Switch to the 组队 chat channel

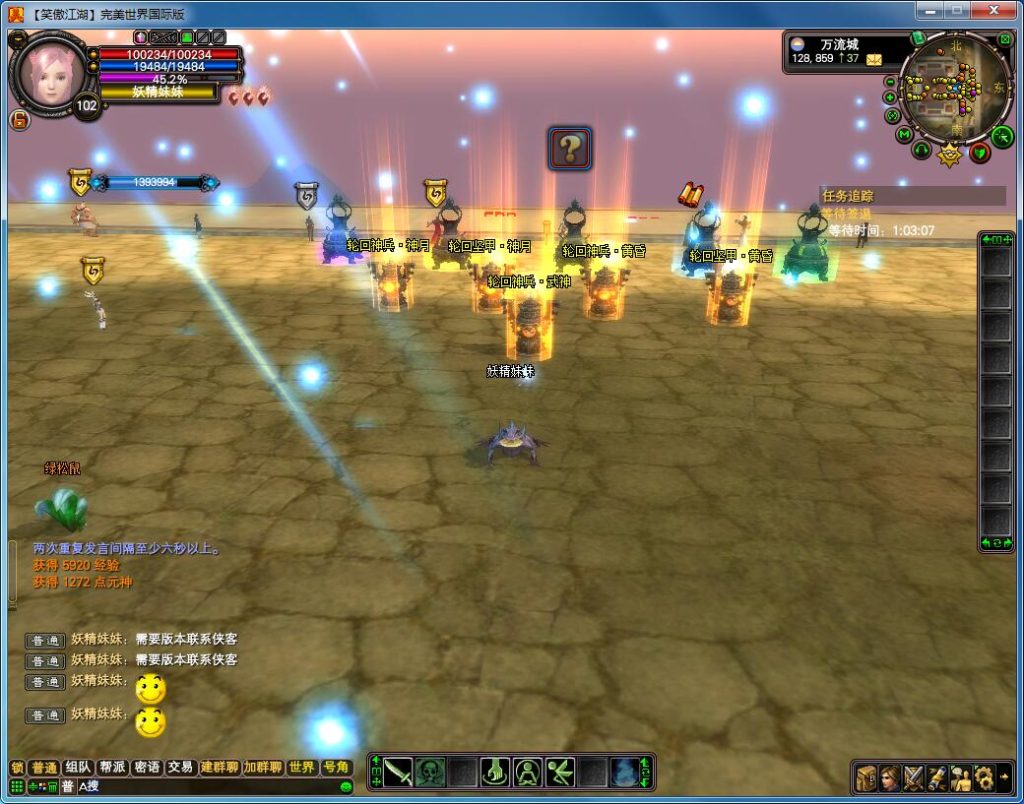77,768
